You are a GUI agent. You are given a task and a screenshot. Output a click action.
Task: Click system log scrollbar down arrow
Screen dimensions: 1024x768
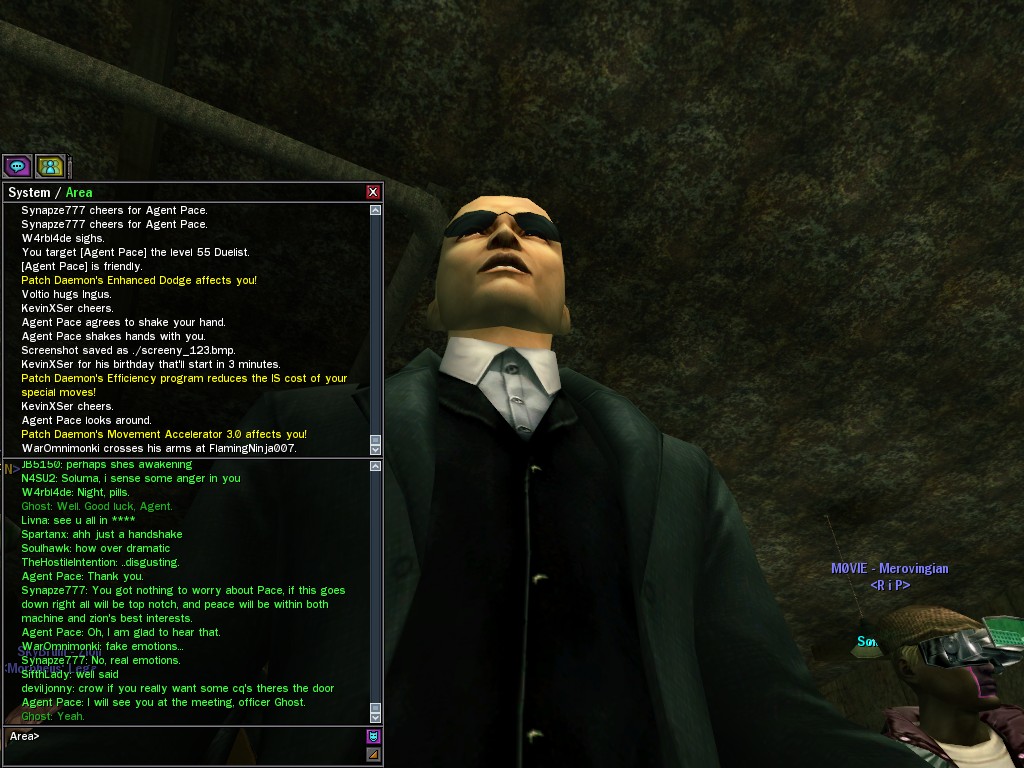(376, 448)
